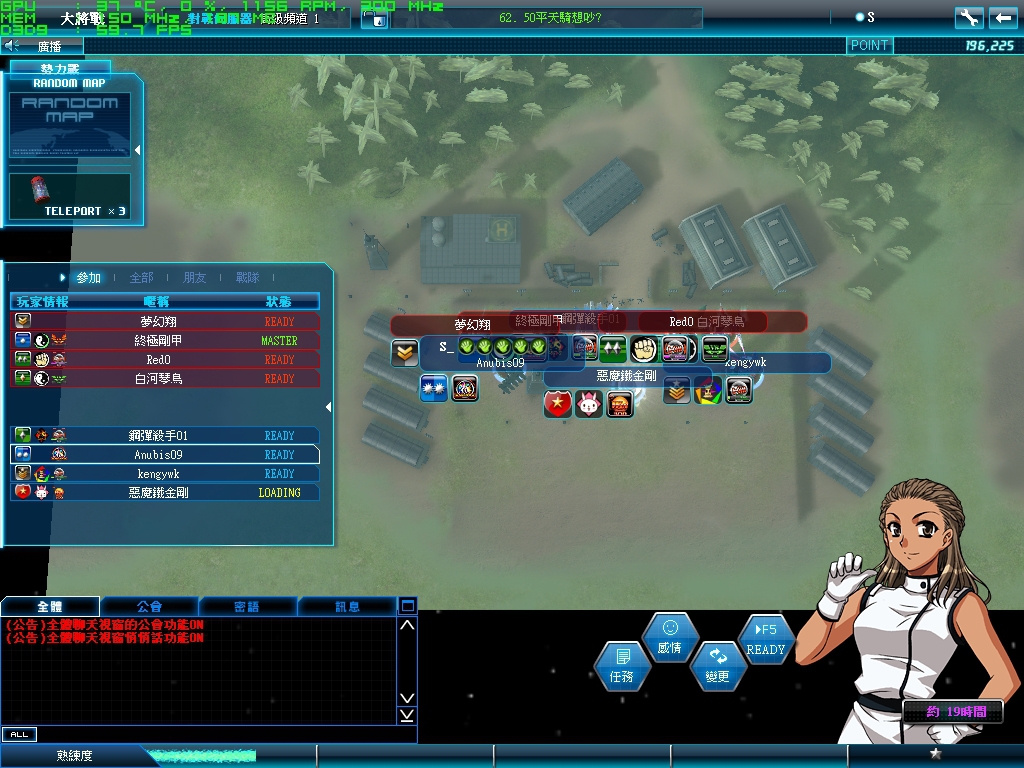This screenshot has width=1024, height=768.
Task: Click the 變更 change hexagon button
Action: [x=717, y=666]
